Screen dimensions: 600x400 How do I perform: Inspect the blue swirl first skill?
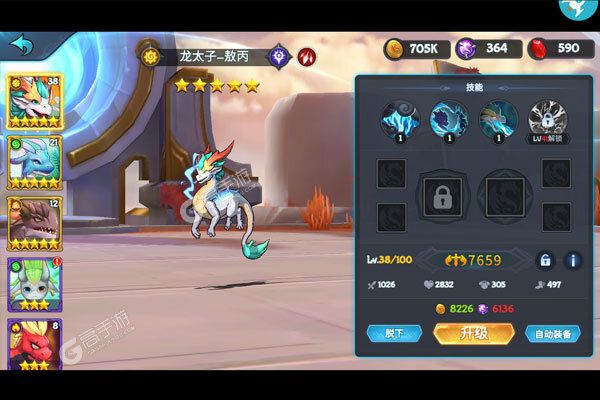397,118
